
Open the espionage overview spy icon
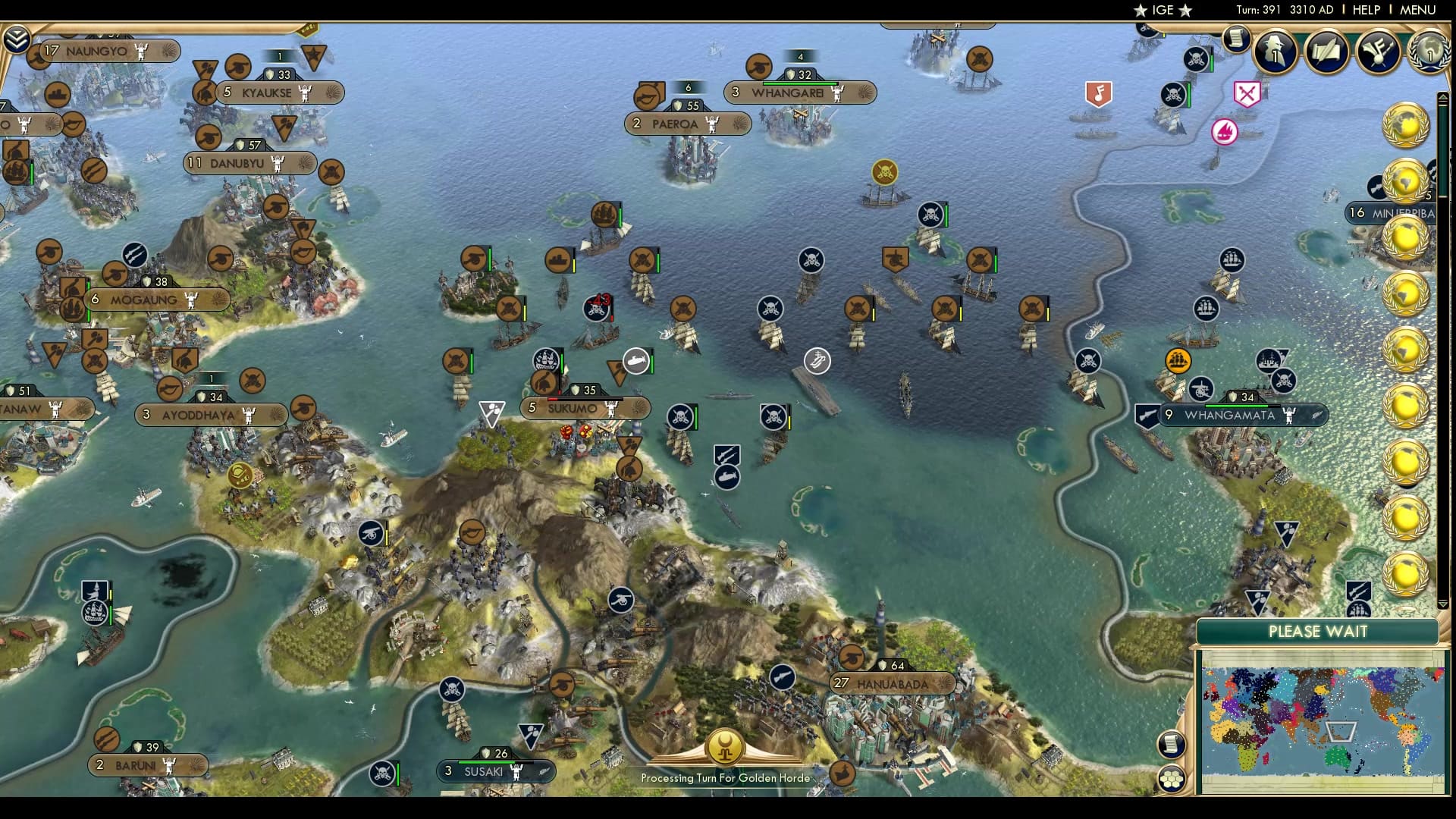click(1276, 52)
